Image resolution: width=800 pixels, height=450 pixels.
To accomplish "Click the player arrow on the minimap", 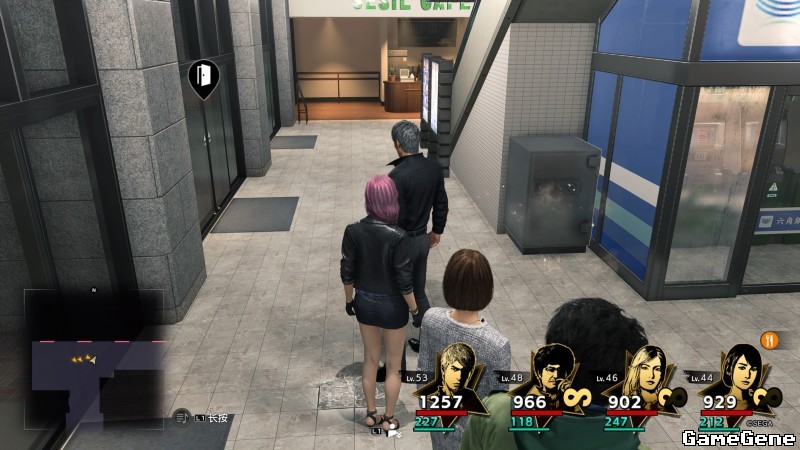I will tap(92, 359).
